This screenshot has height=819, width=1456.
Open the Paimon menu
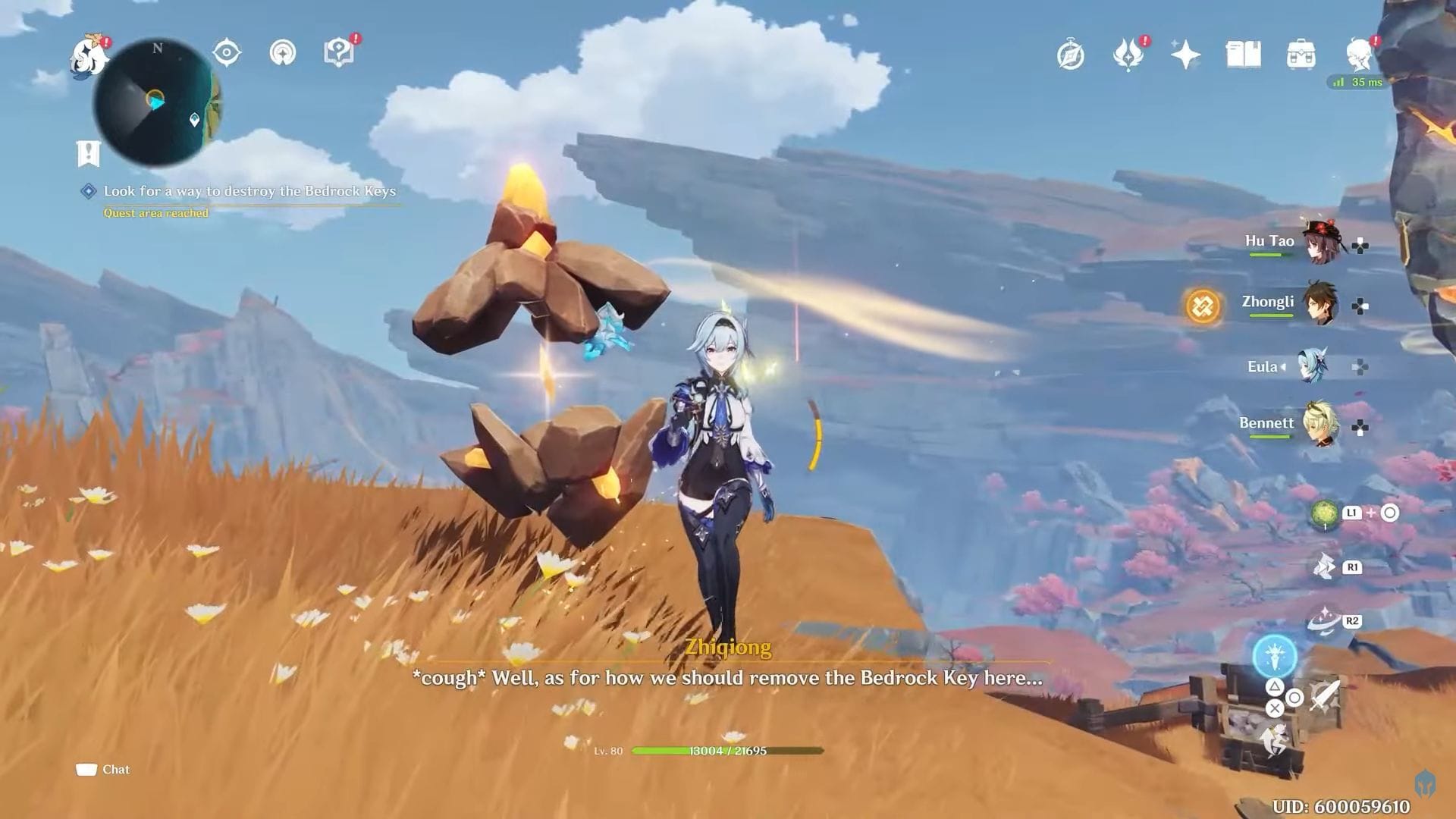coord(87,57)
